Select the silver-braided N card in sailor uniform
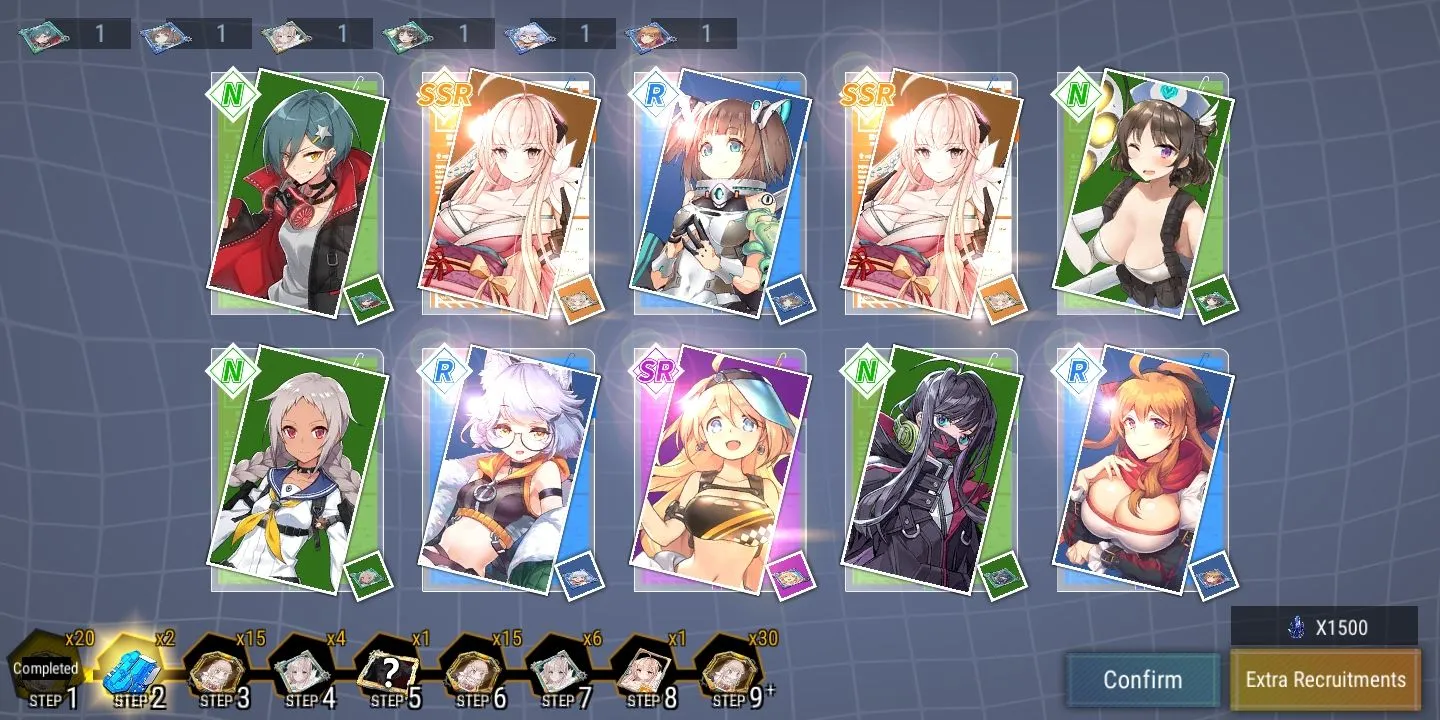 [298, 468]
